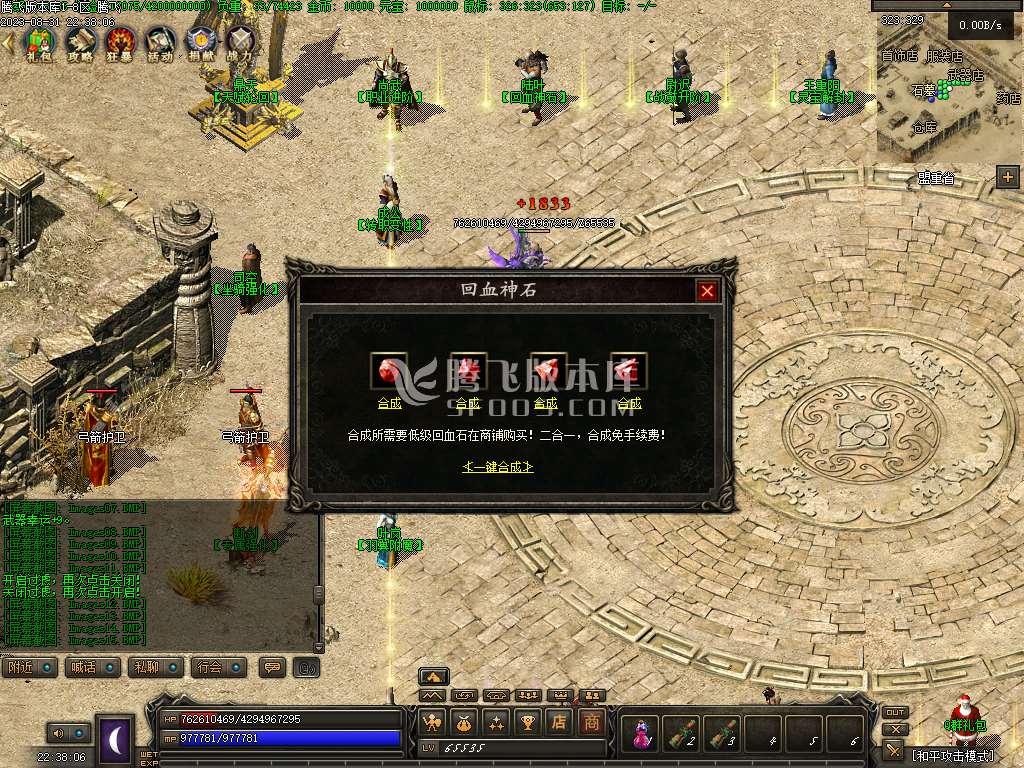Expand the minimap with the plus button
The image size is (1024, 768).
click(x=1007, y=177)
